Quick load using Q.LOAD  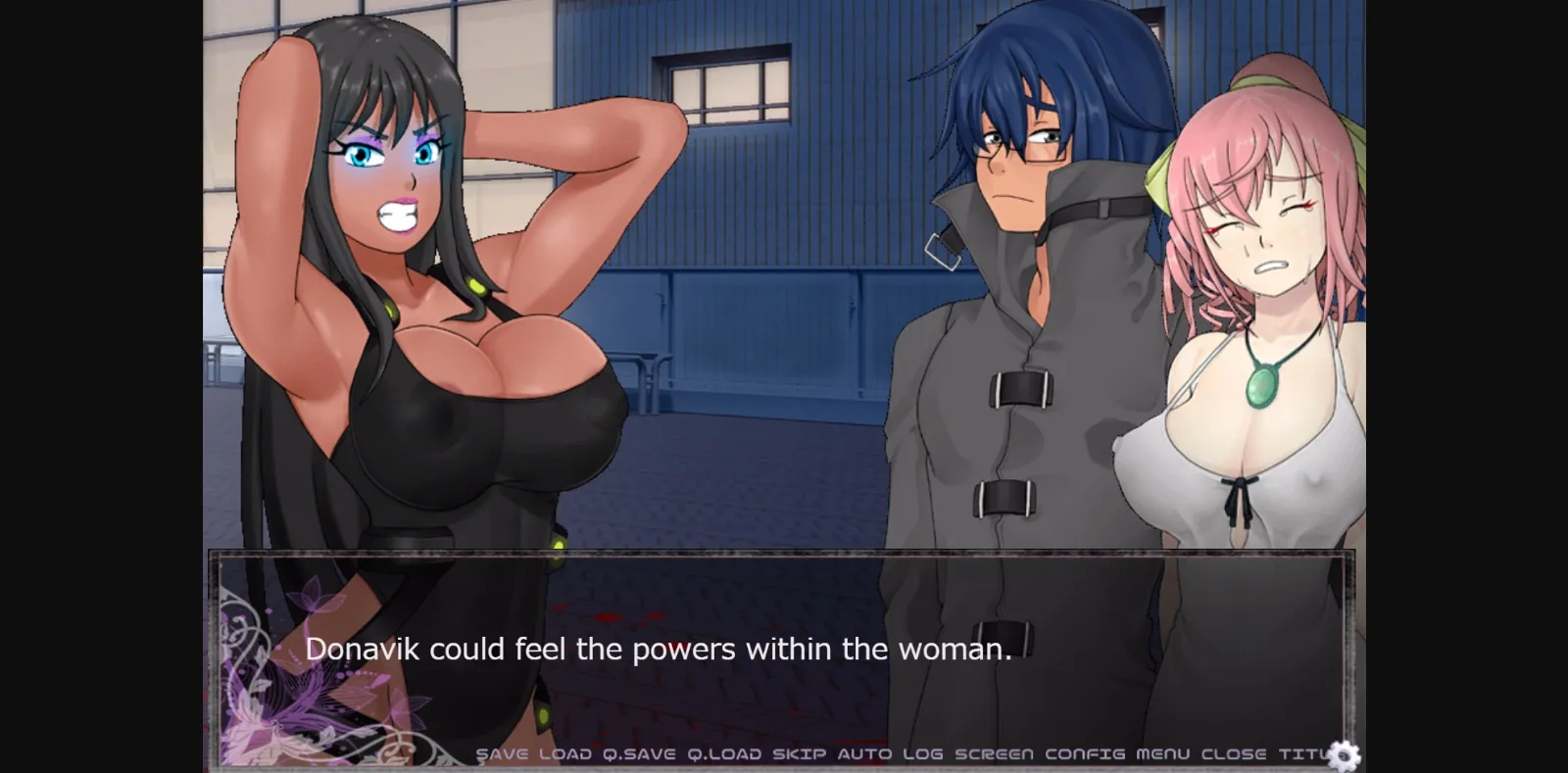coord(725,753)
